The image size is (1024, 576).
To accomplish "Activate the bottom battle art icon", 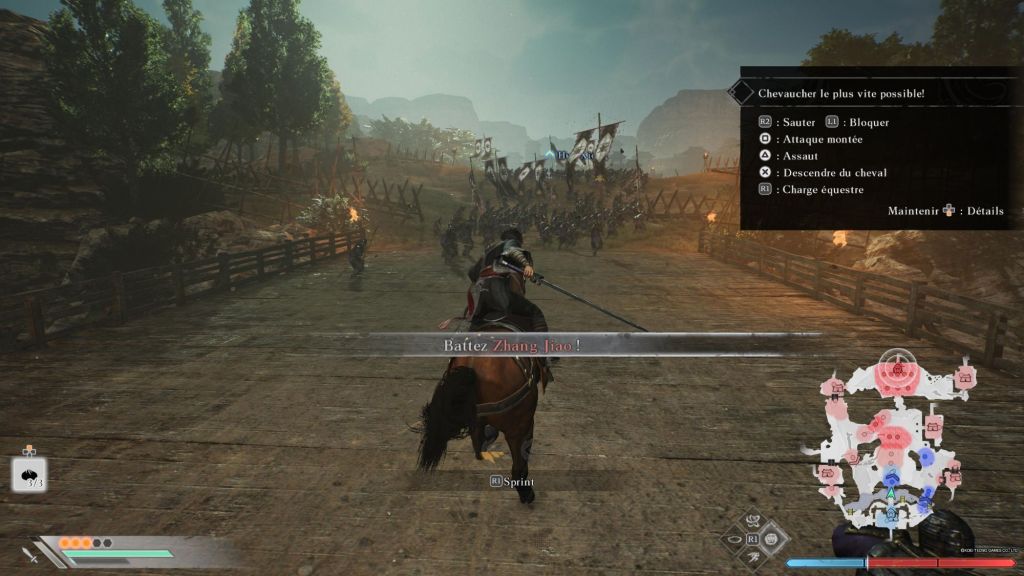I will point(754,558).
